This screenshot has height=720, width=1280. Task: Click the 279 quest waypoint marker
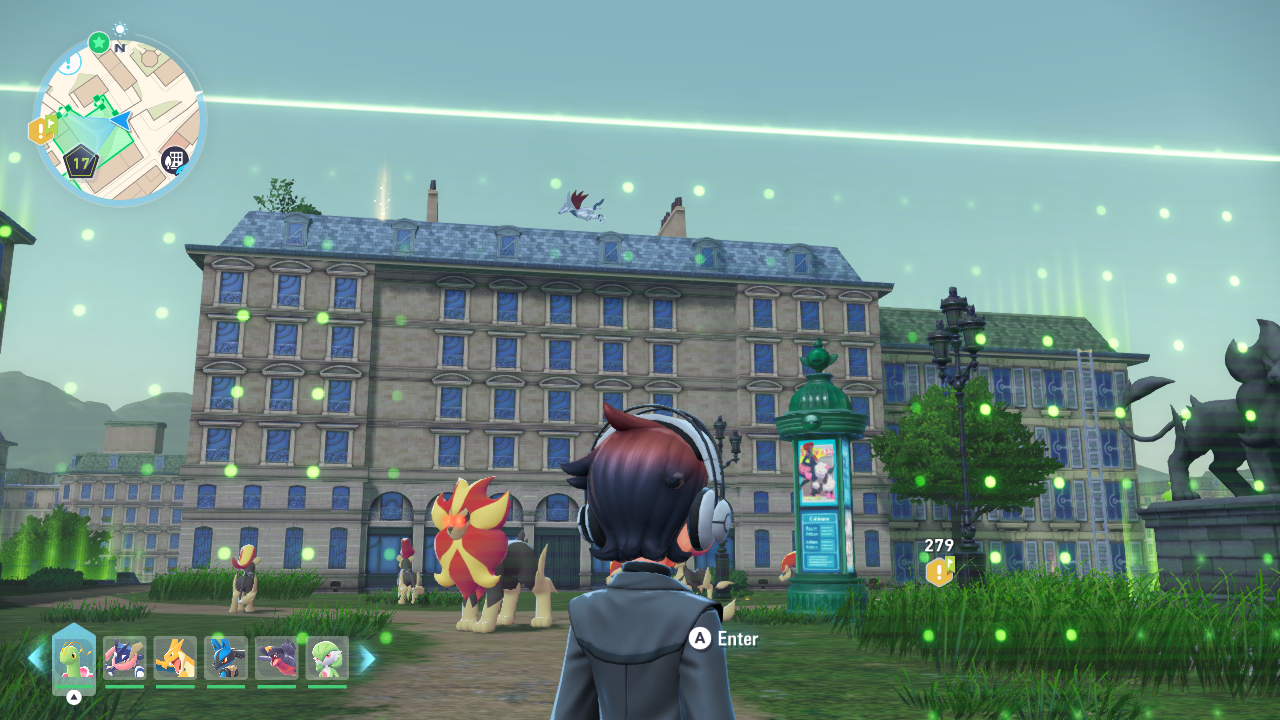tap(939, 571)
